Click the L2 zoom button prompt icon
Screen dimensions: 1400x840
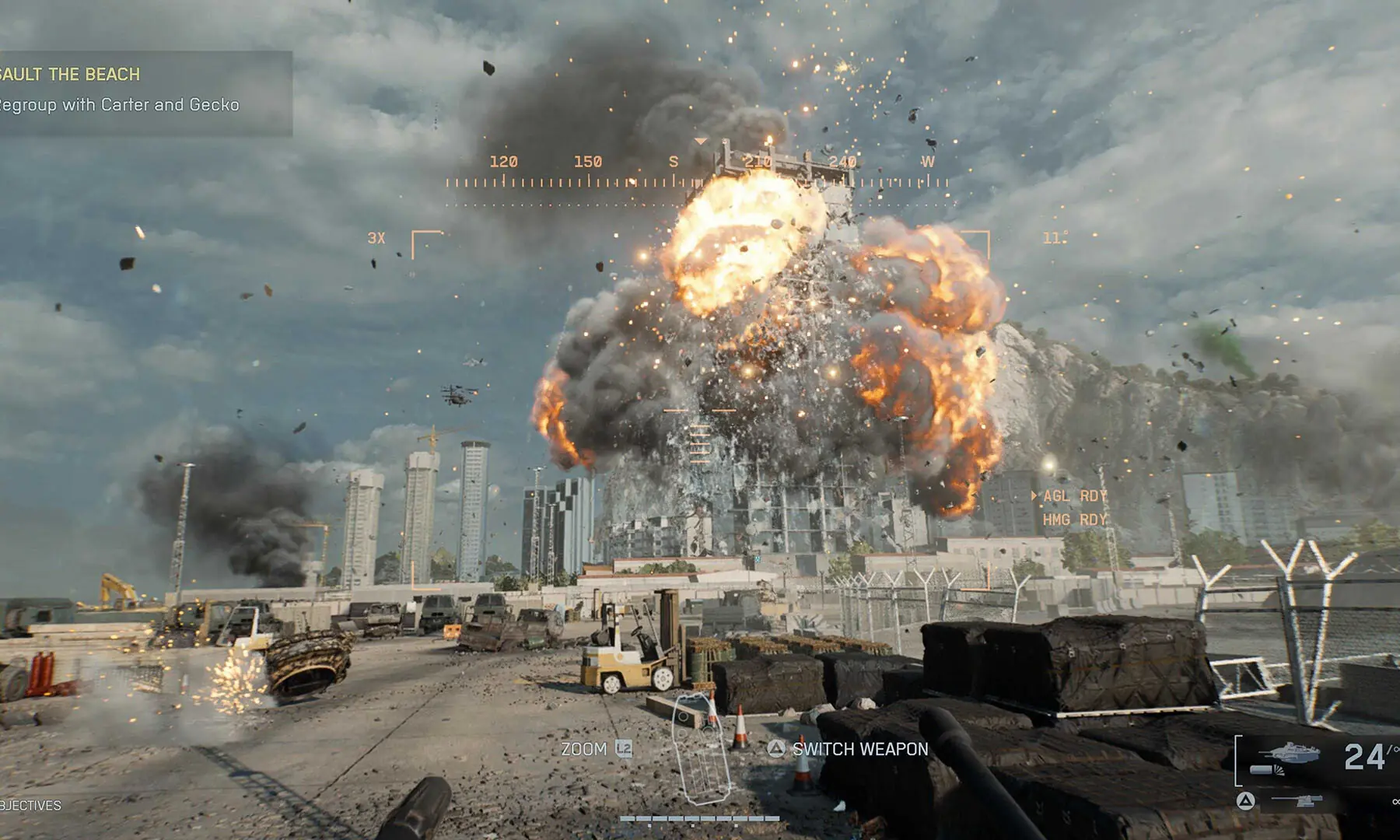point(623,749)
